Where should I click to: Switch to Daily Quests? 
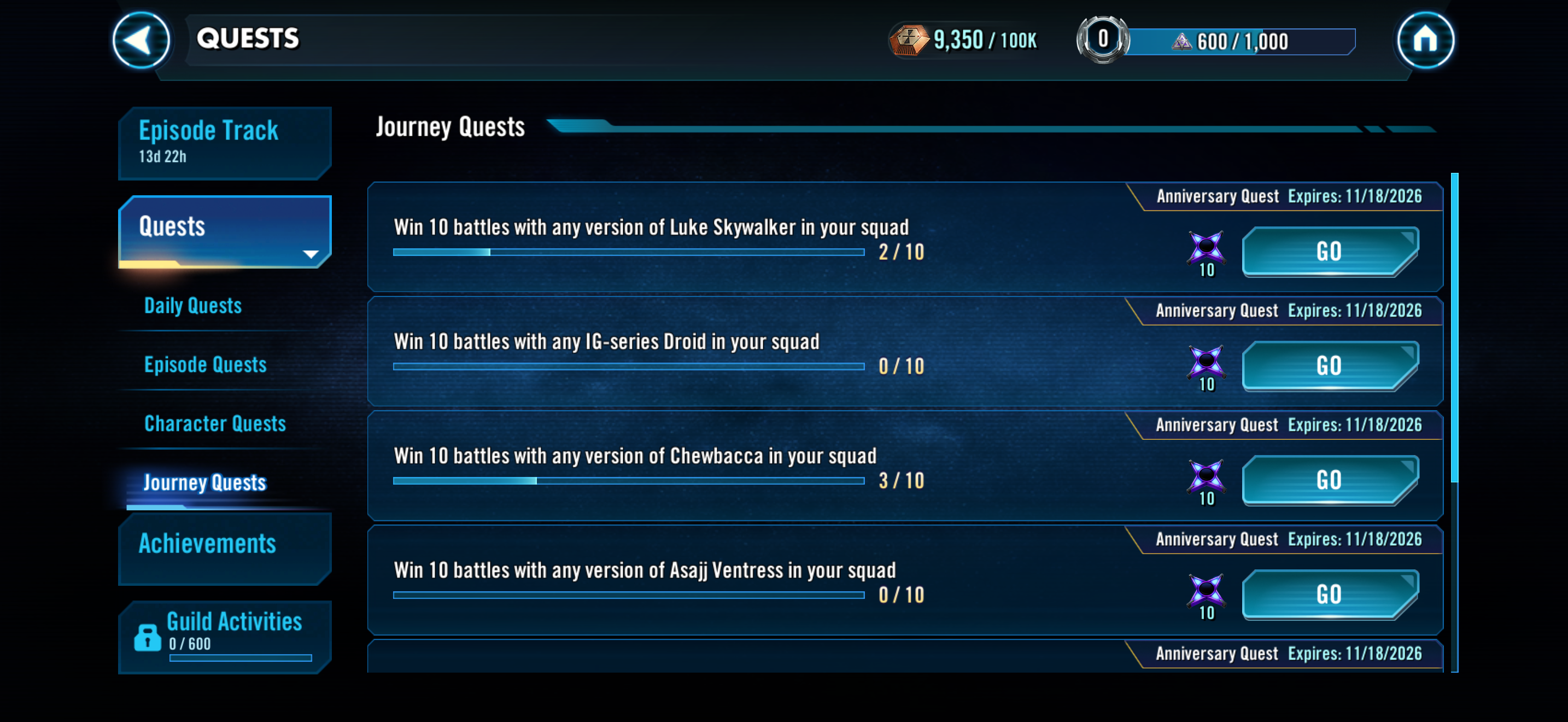pos(193,306)
